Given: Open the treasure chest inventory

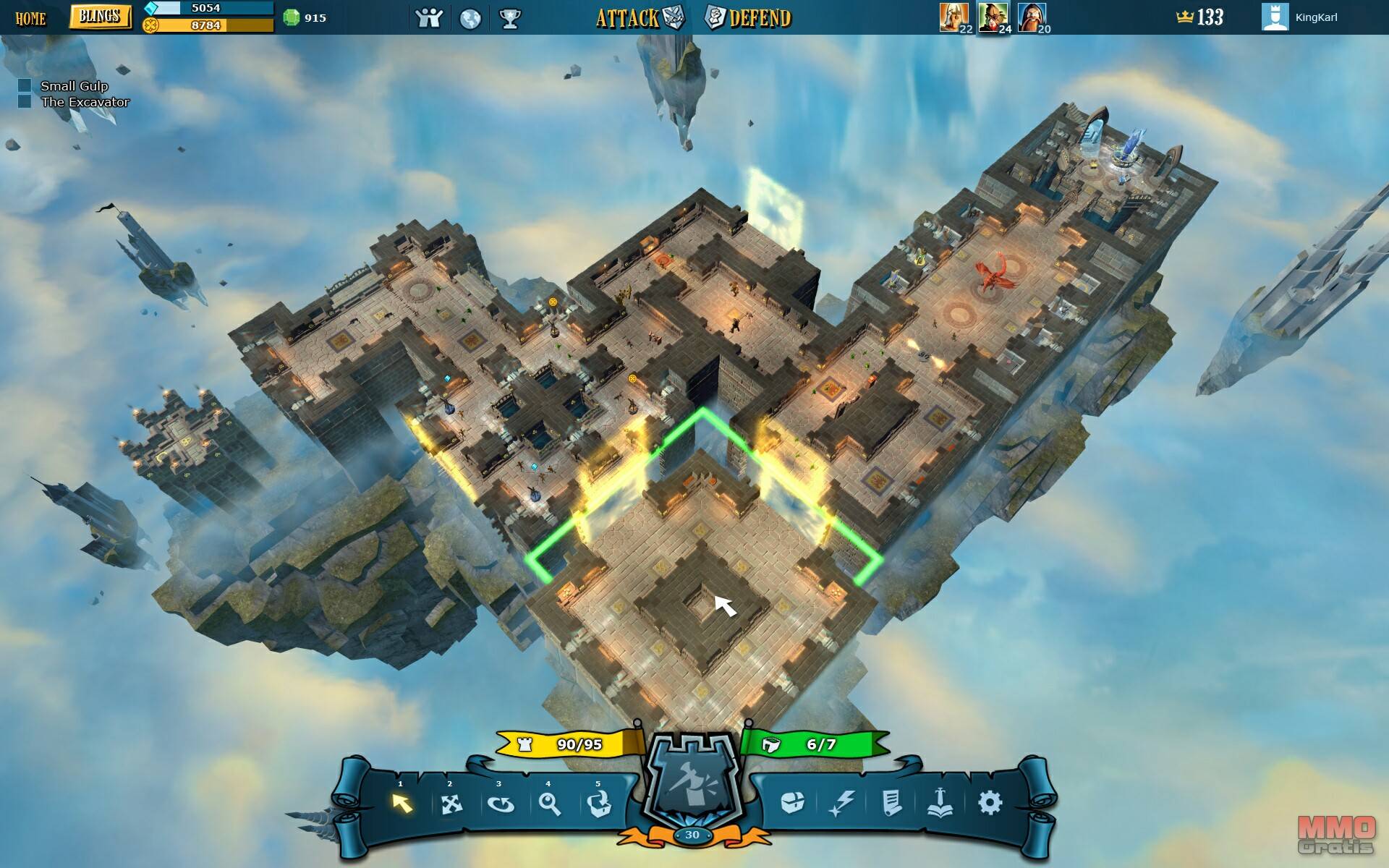Looking at the screenshot, I should coord(793,802).
